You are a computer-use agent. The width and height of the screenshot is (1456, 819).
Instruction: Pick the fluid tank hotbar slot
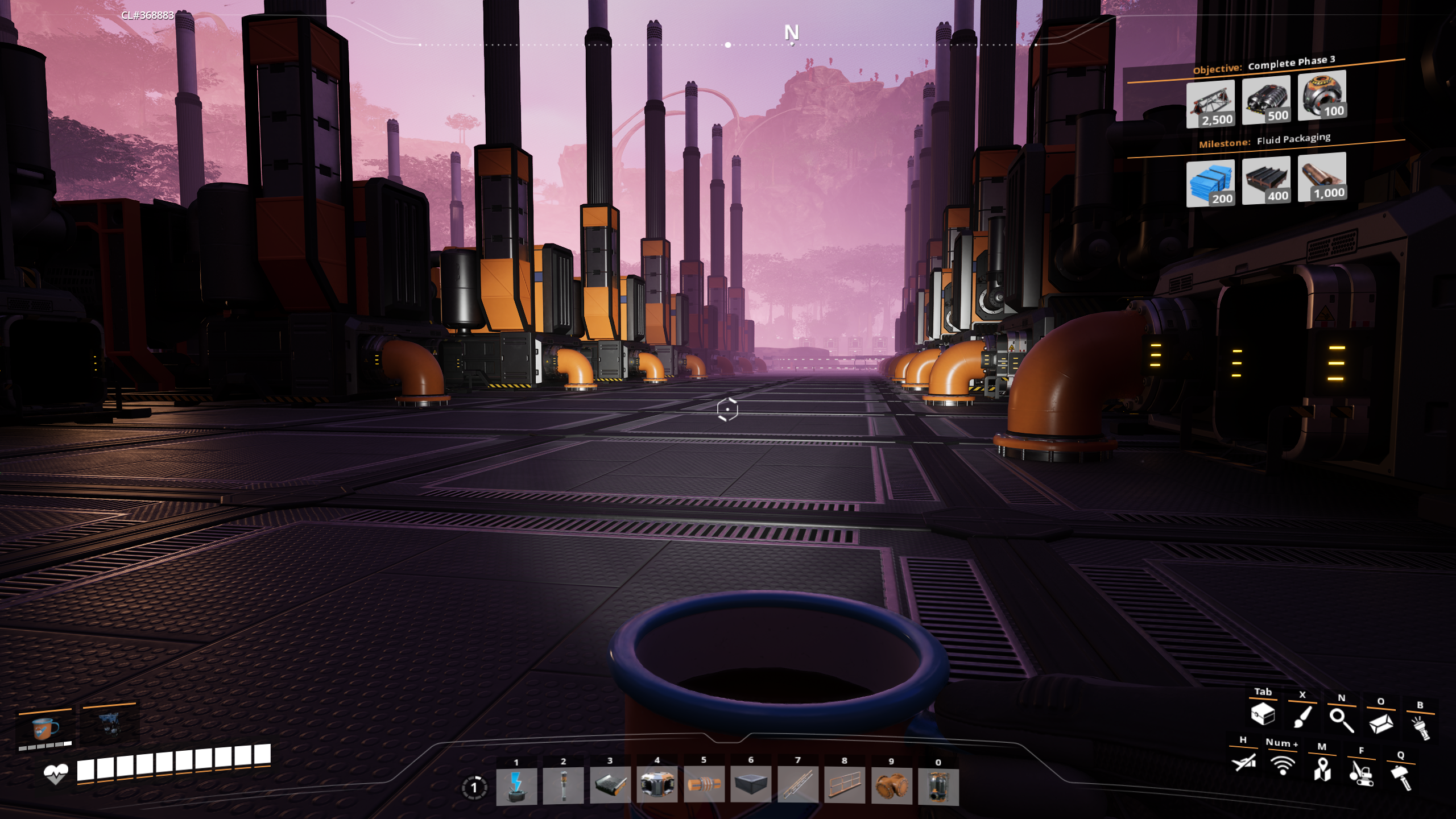pos(938,786)
